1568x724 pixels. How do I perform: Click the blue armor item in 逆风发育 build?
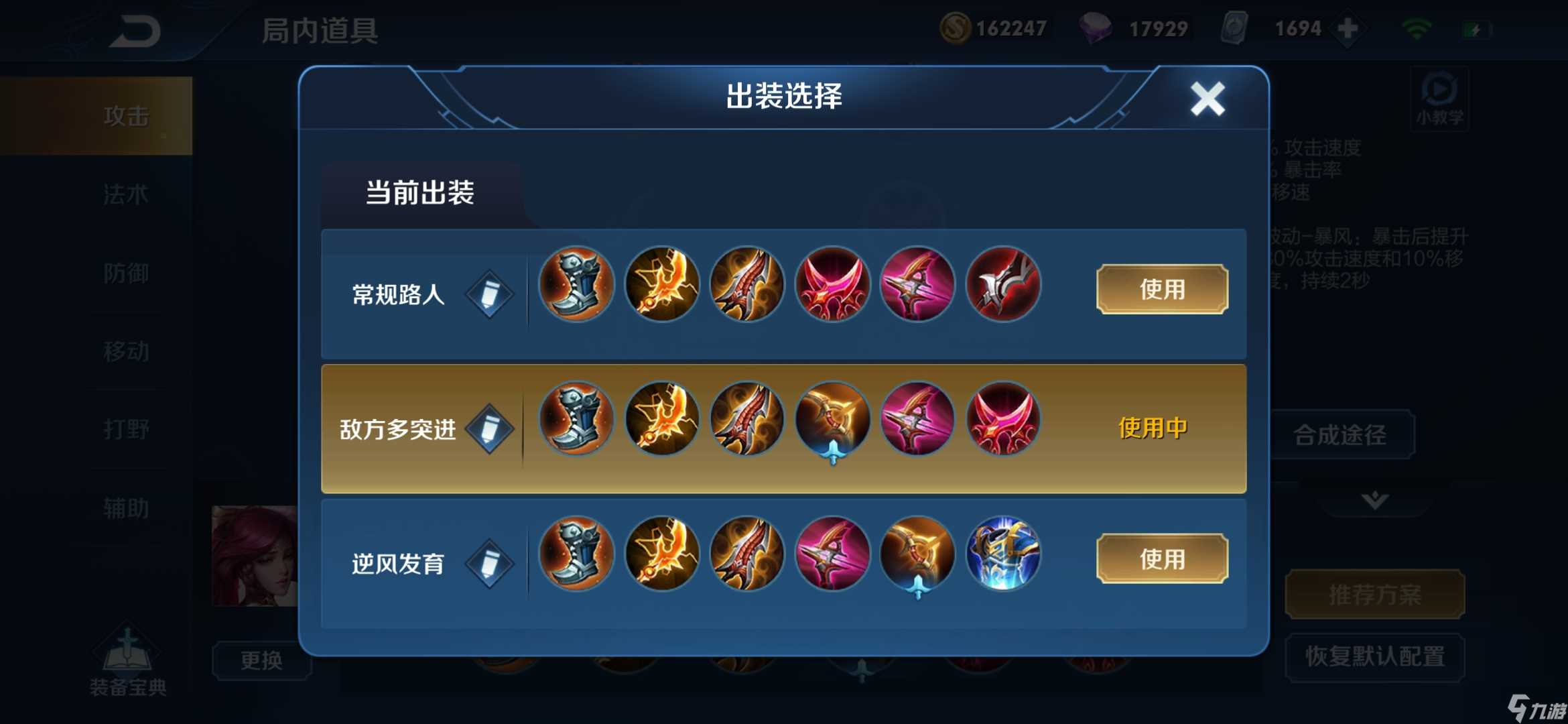point(1002,554)
